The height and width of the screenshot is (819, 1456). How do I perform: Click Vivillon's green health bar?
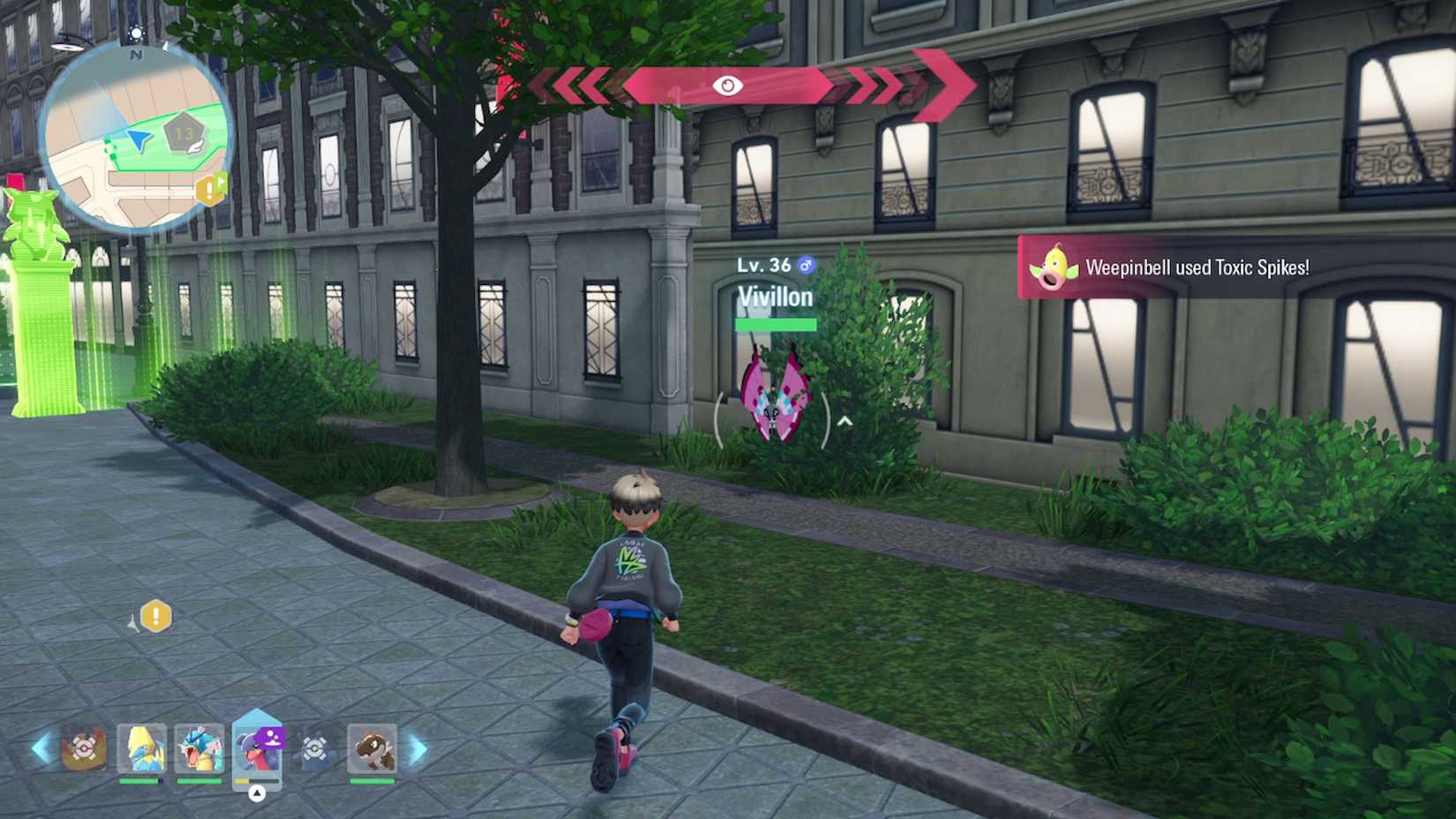click(775, 325)
